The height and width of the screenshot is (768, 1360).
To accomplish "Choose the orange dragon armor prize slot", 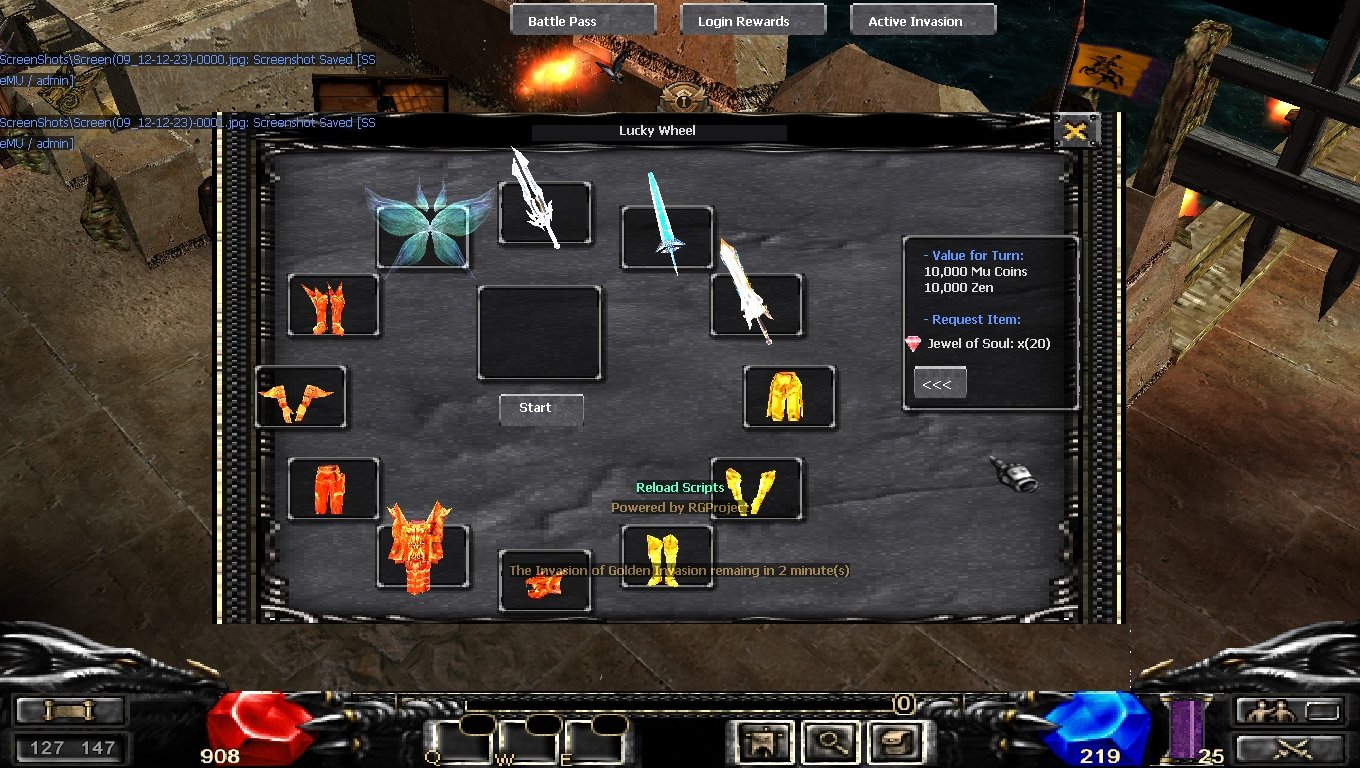I will (423, 557).
